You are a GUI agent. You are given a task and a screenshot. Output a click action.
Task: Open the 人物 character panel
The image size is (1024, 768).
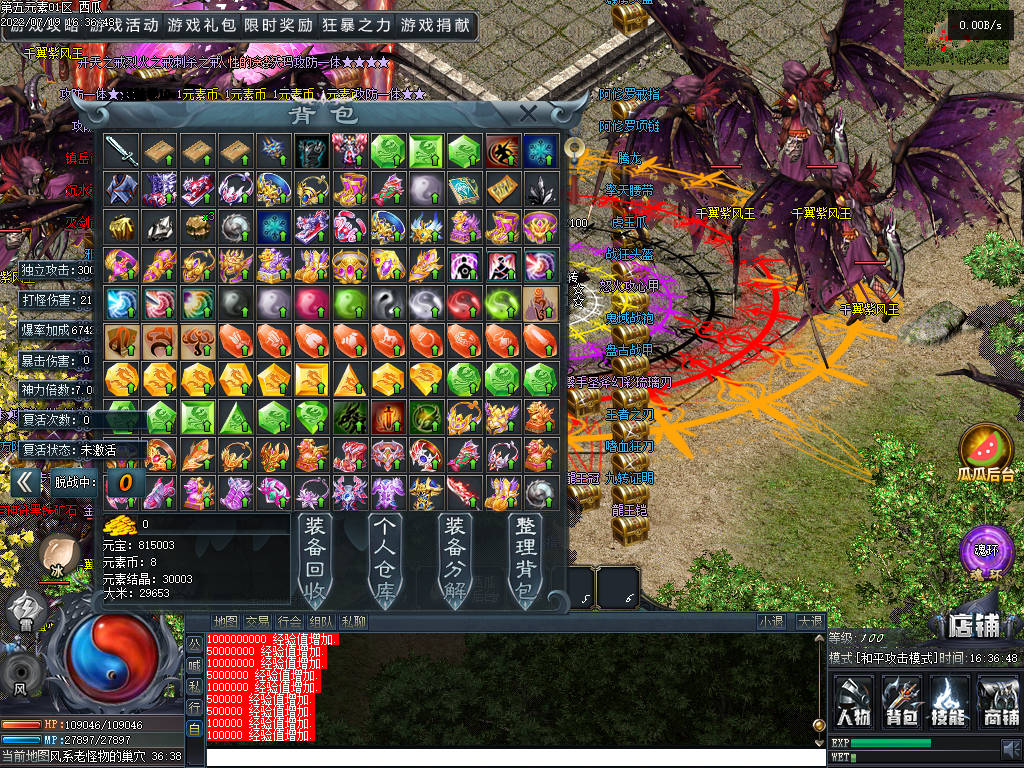coord(853,700)
